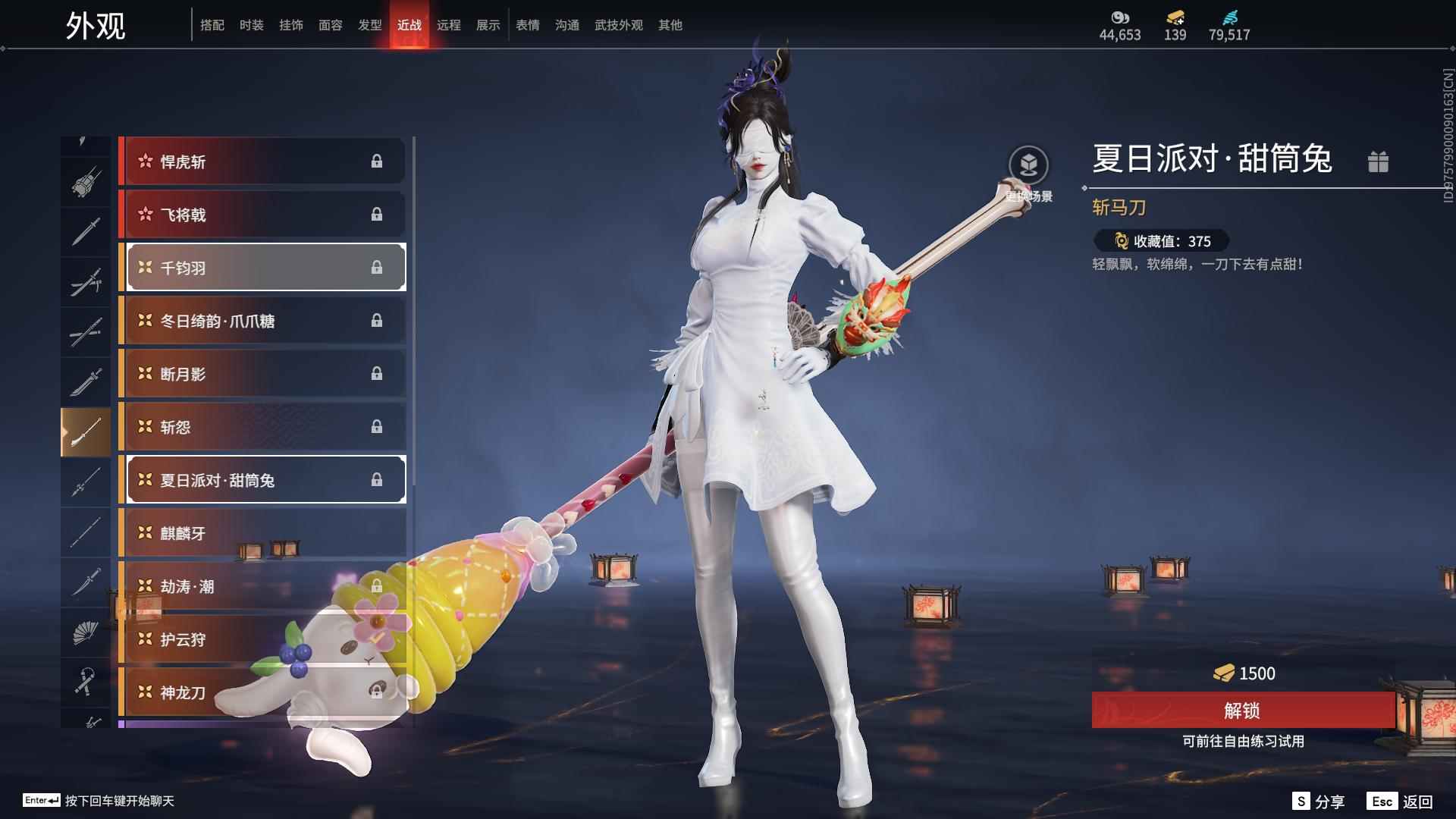Open the 更换场景 scene switcher

click(x=1028, y=165)
